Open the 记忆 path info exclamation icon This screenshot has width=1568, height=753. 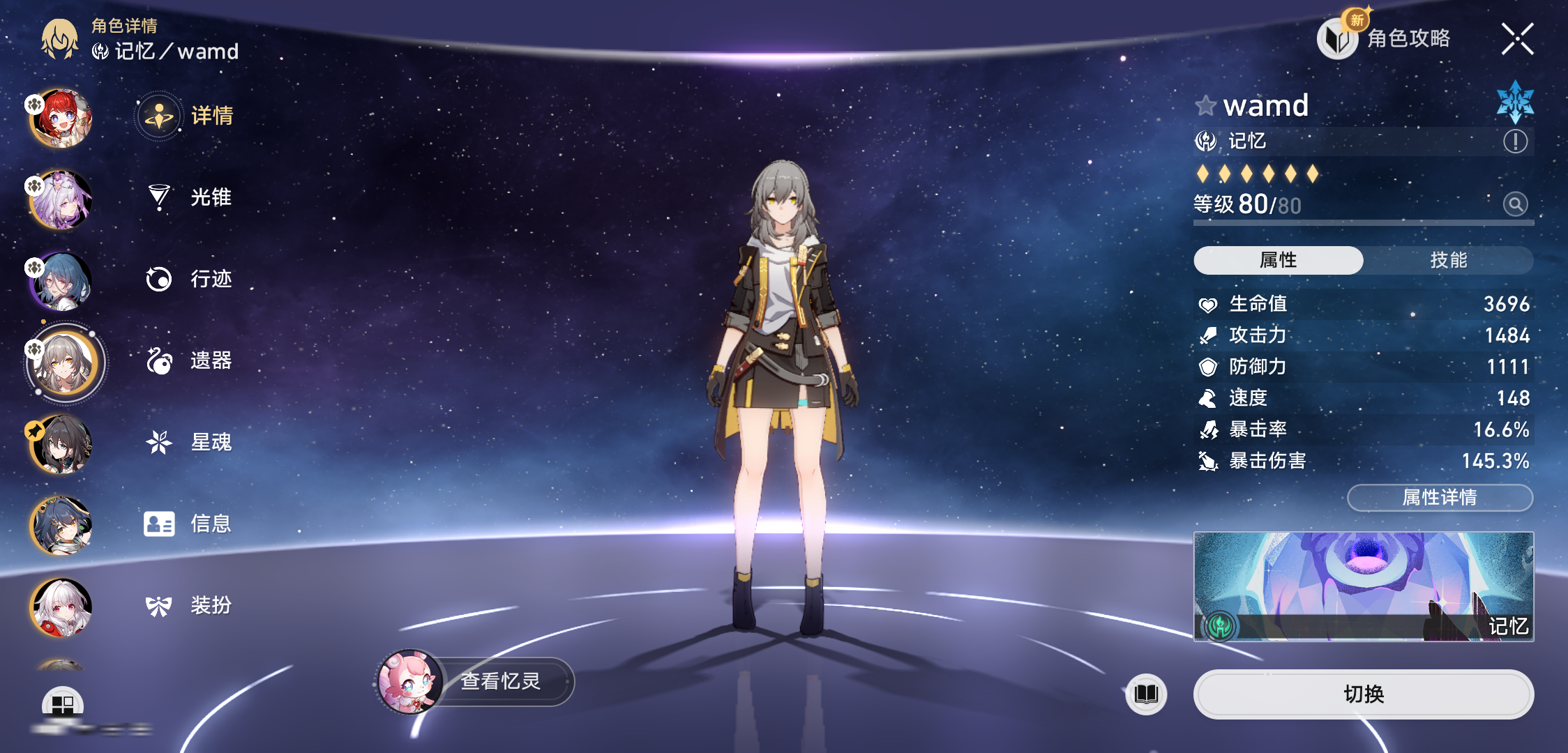point(1515,142)
